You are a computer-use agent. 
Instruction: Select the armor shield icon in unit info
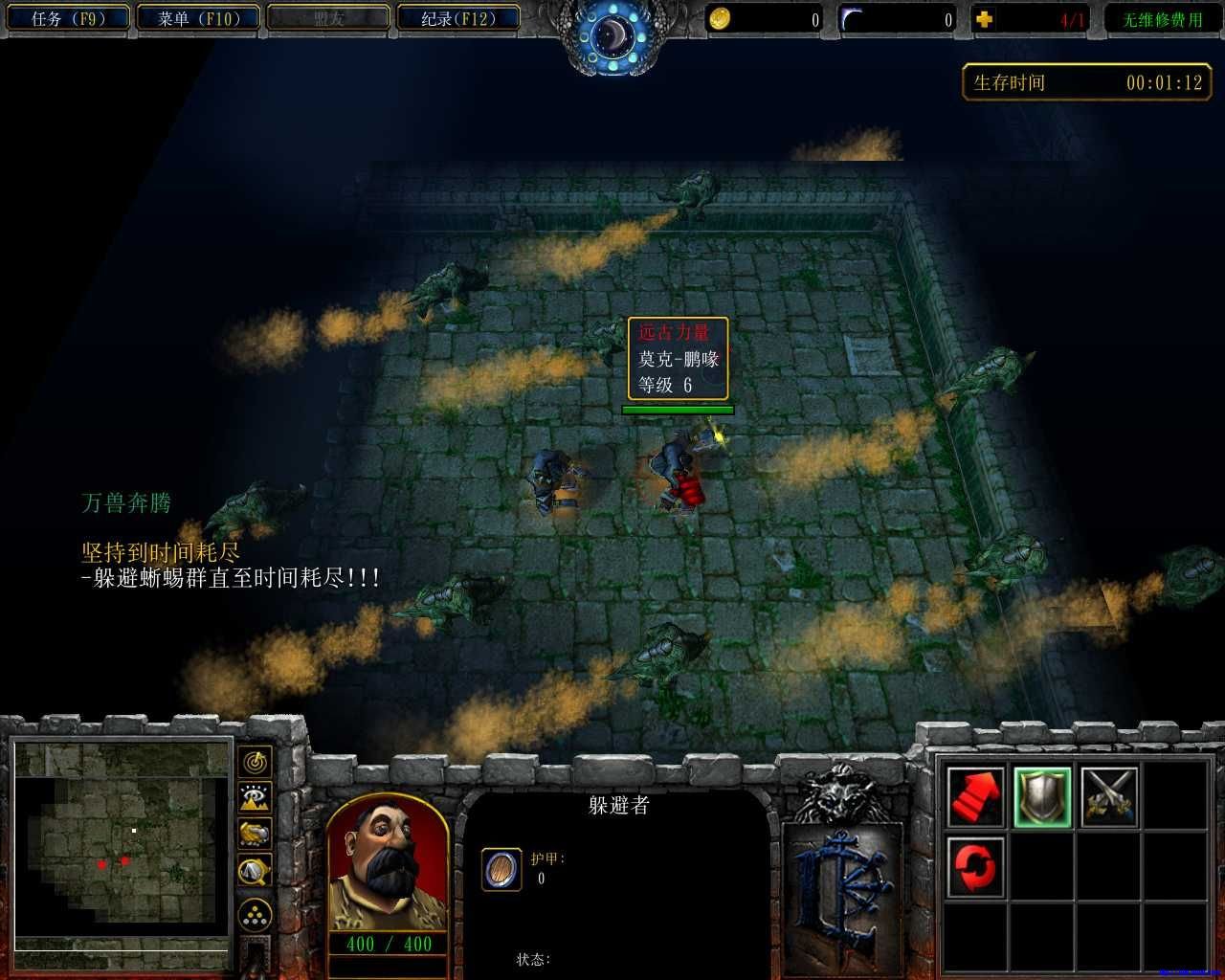point(501,869)
